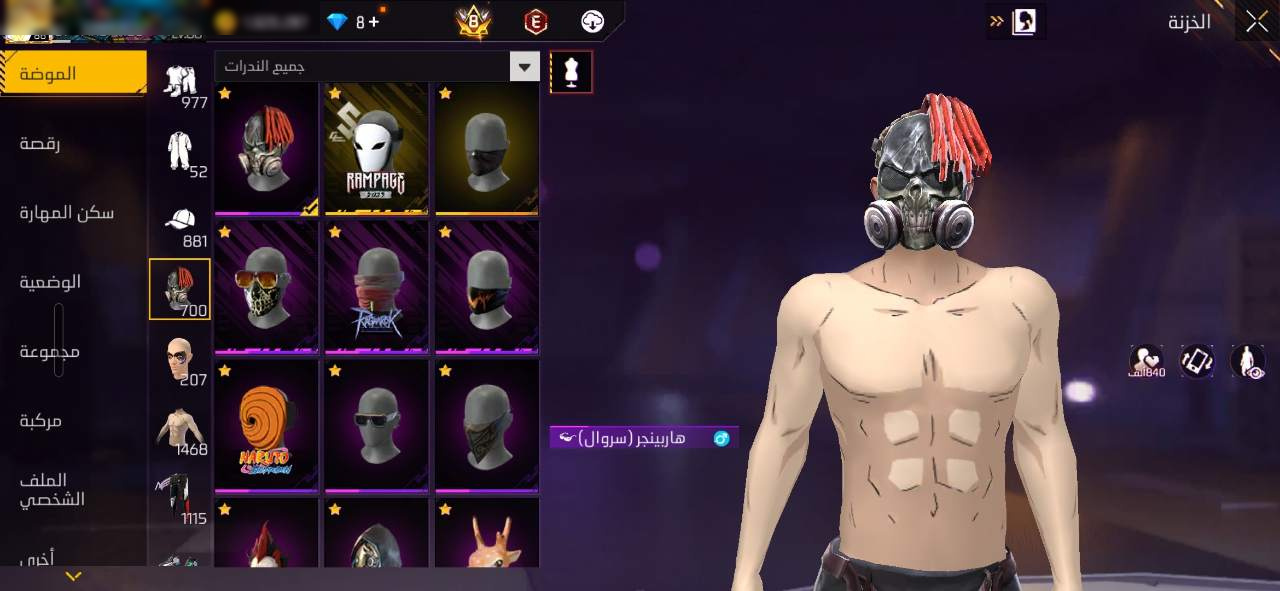Open the gold rank 8 badge
The image size is (1280, 591).
(473, 21)
